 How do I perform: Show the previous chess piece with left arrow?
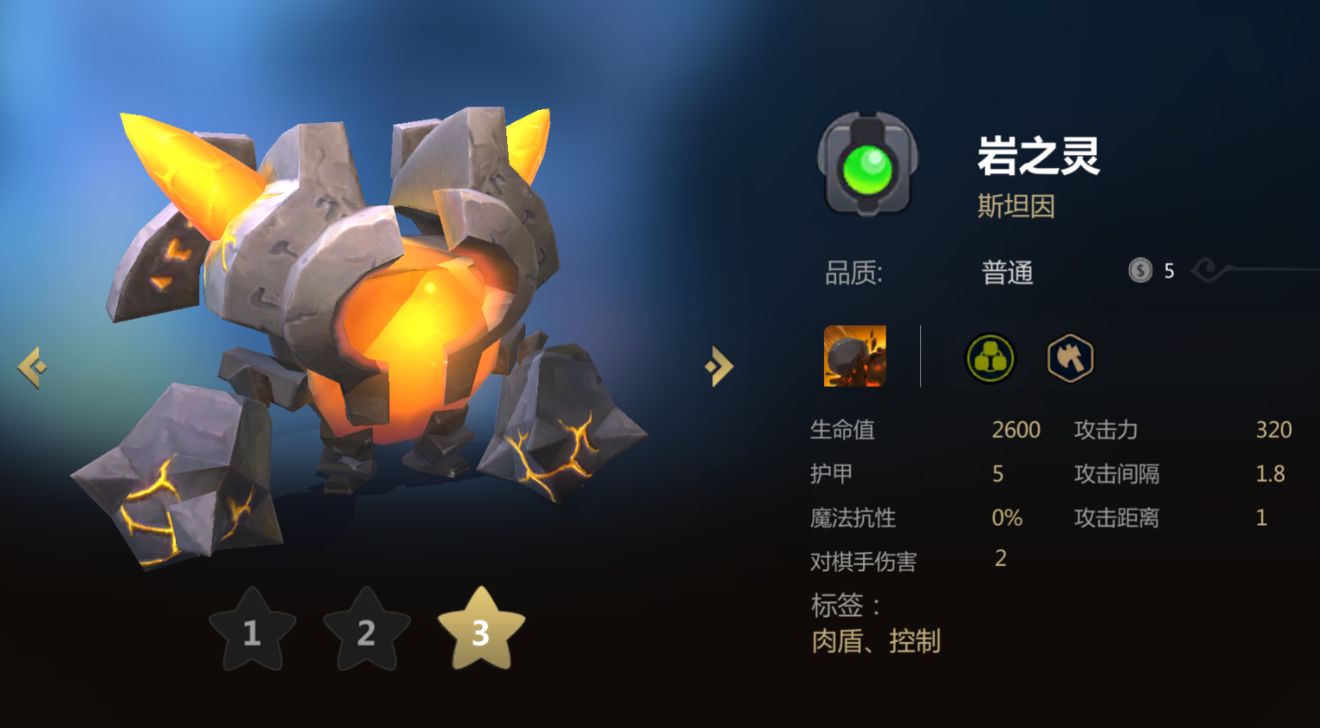coord(31,367)
